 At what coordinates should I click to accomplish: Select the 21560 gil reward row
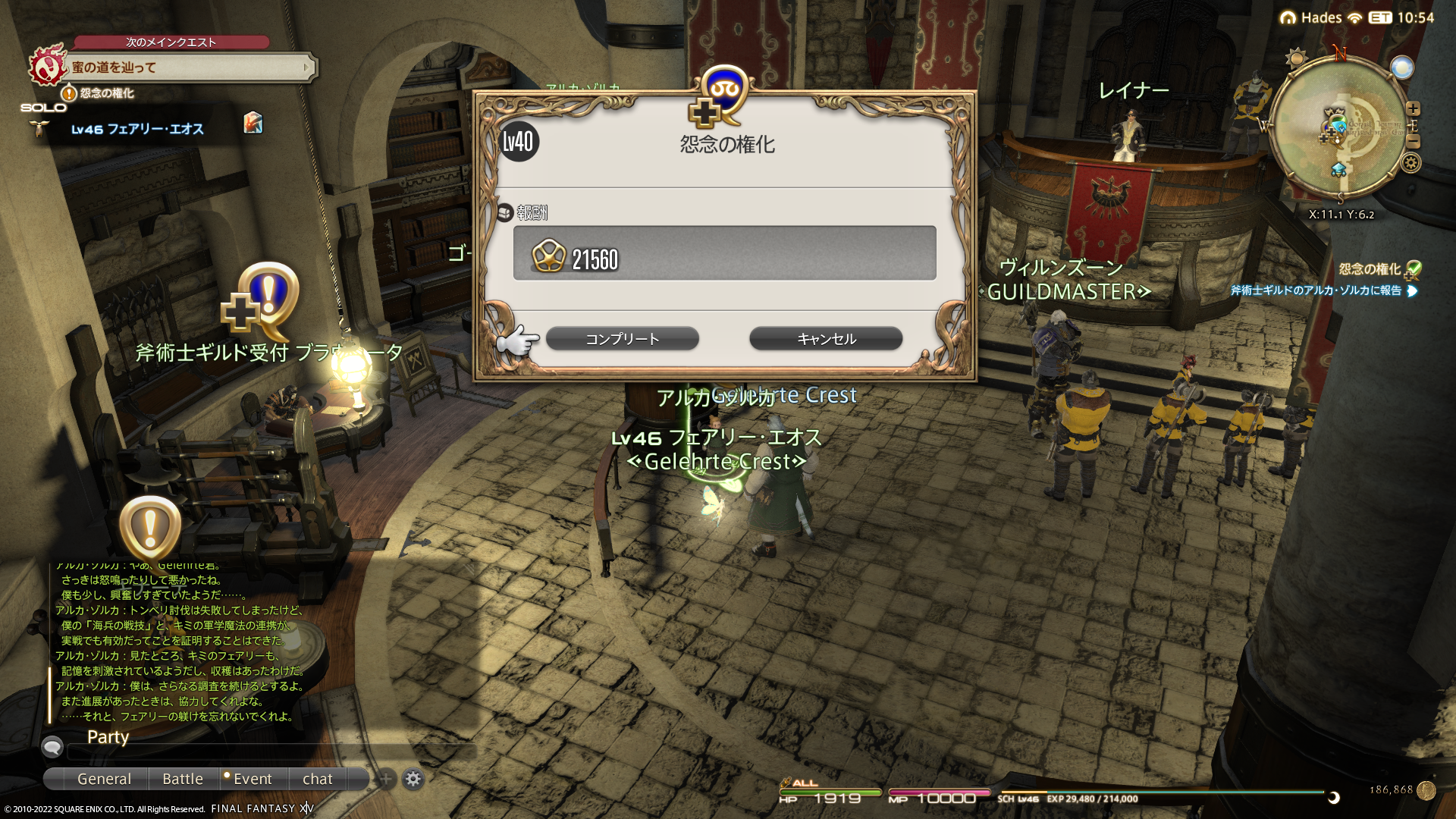click(x=724, y=253)
